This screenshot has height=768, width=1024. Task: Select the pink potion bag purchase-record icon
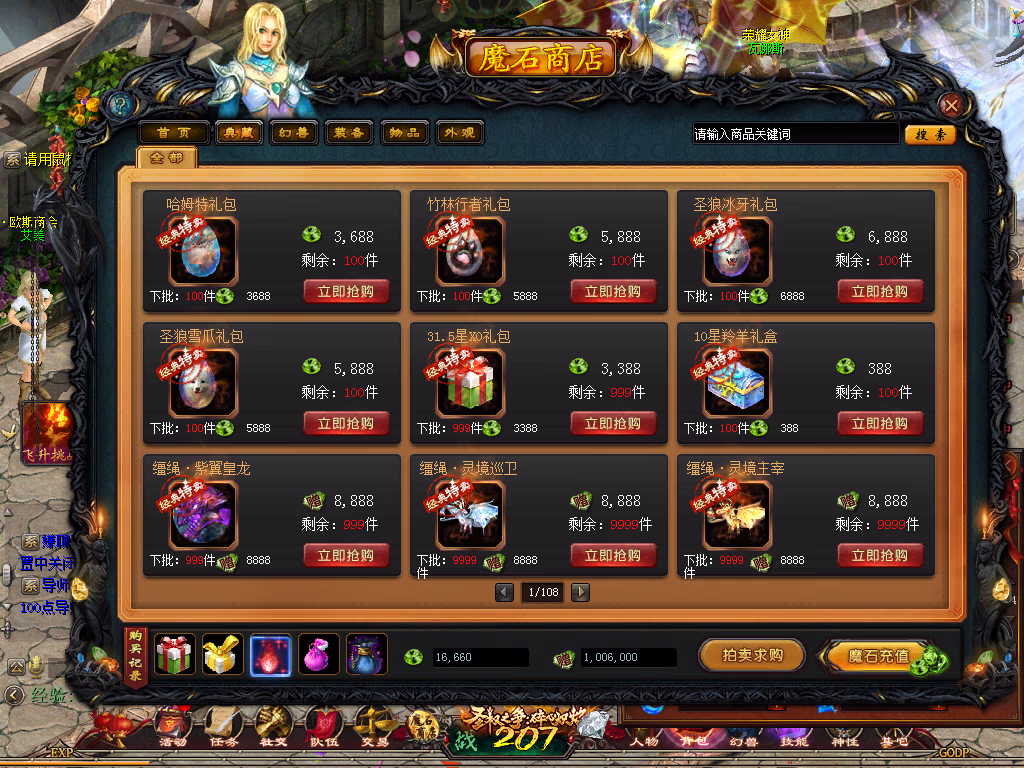[x=319, y=655]
